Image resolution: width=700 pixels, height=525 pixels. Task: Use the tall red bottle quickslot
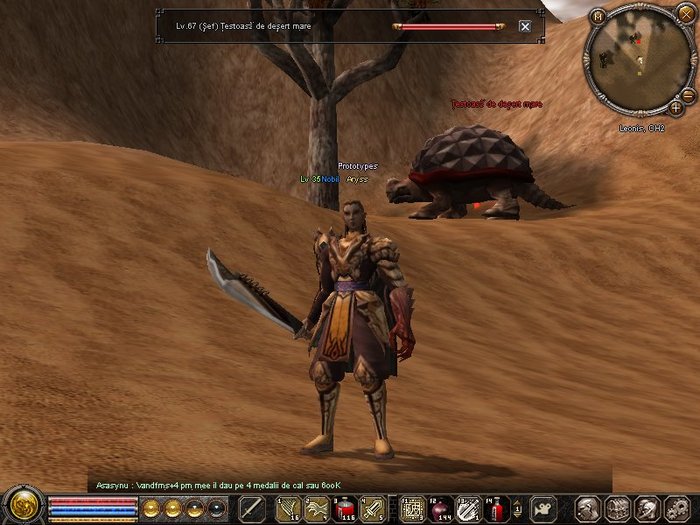coord(495,507)
